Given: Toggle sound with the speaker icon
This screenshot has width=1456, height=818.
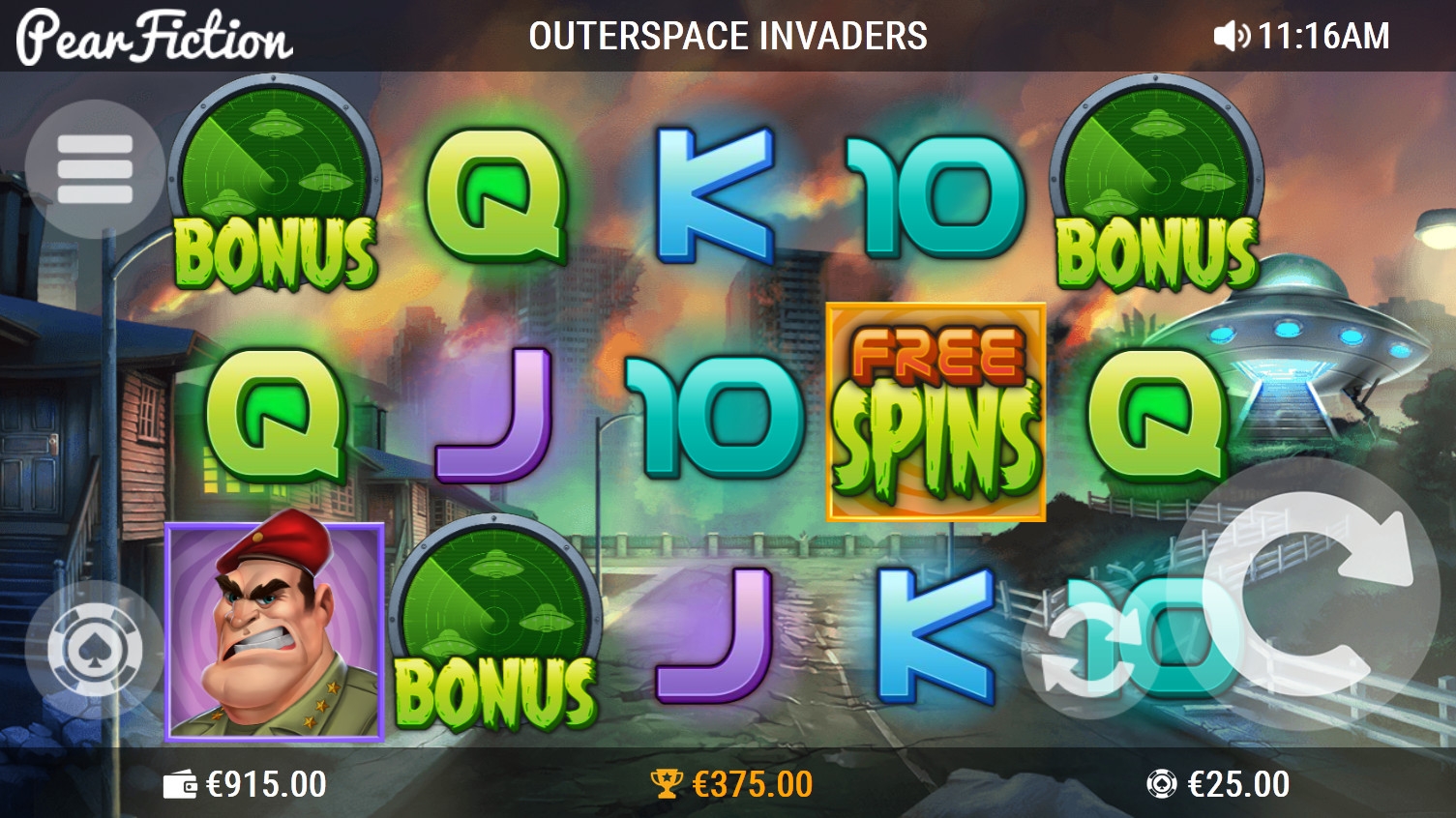Looking at the screenshot, I should (x=1231, y=37).
